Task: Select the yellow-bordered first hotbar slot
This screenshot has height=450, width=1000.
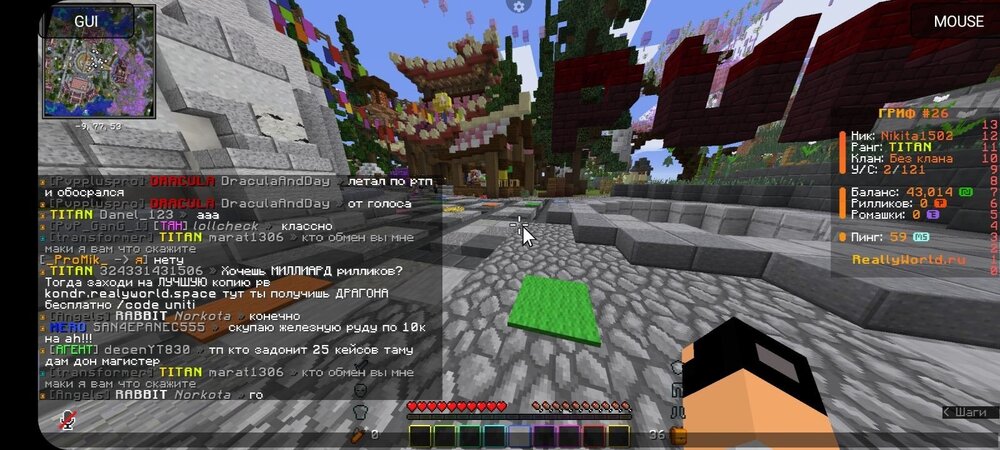Action: (420, 435)
